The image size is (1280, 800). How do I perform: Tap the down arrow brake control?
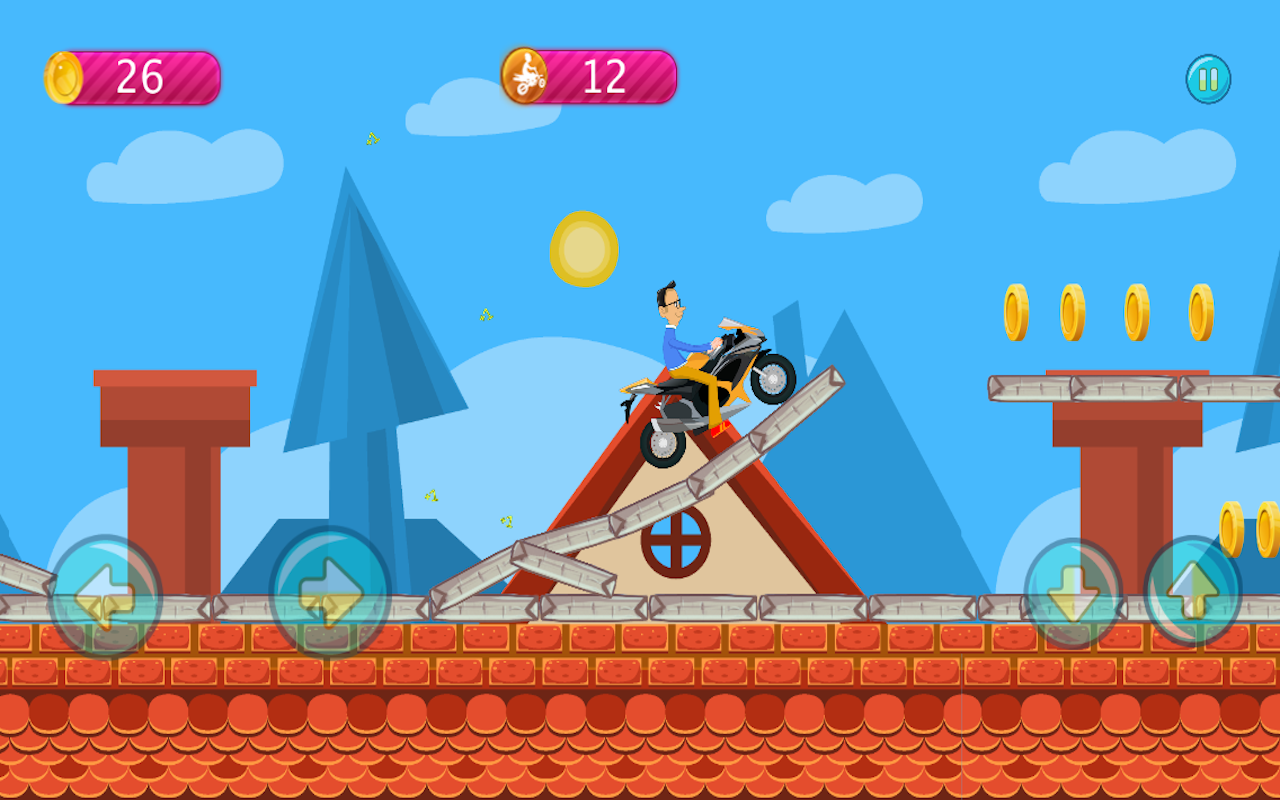click(x=1072, y=590)
